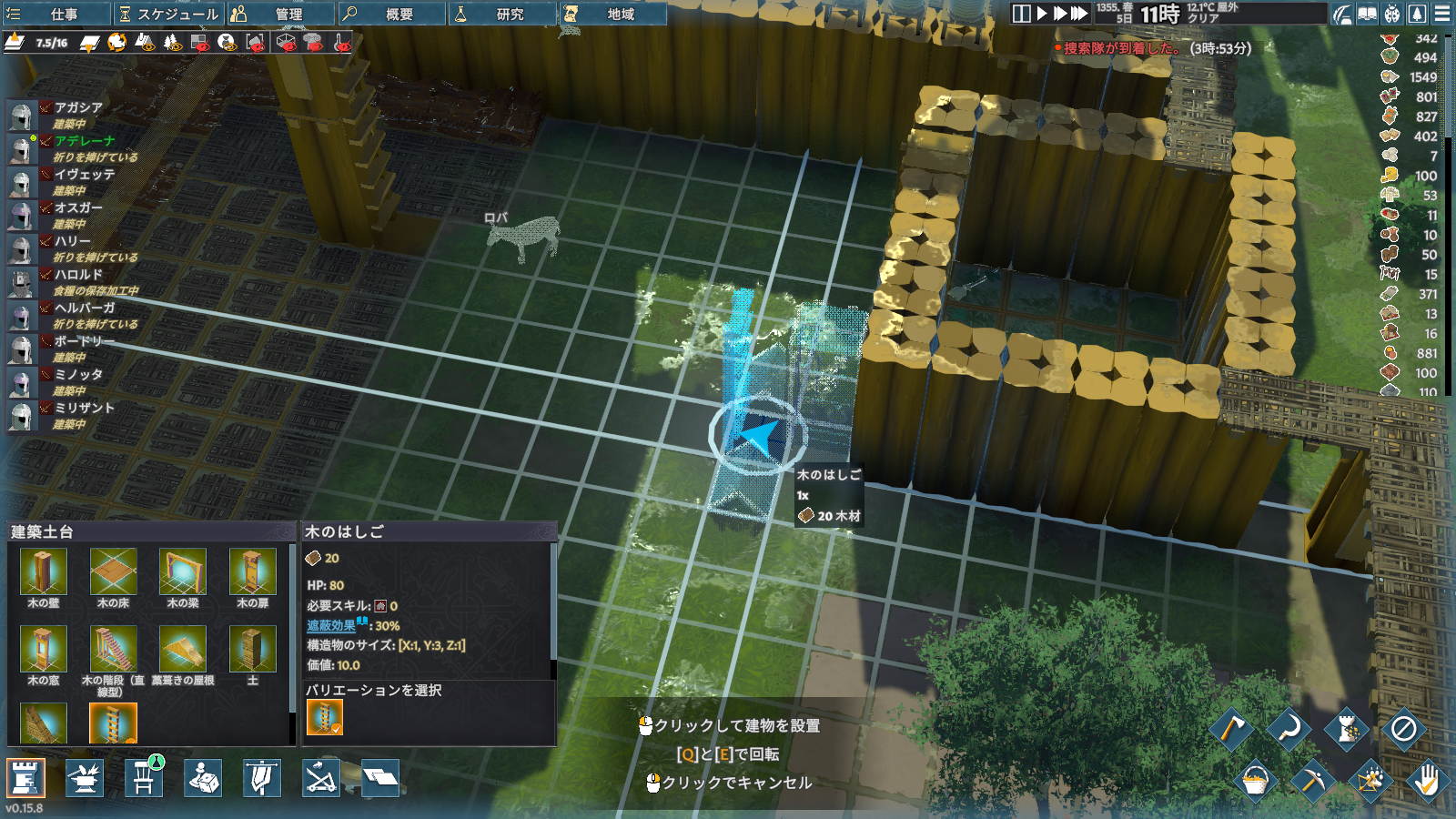Show the 概要 overview tab
The image size is (1456, 819).
pyautogui.click(x=391, y=14)
